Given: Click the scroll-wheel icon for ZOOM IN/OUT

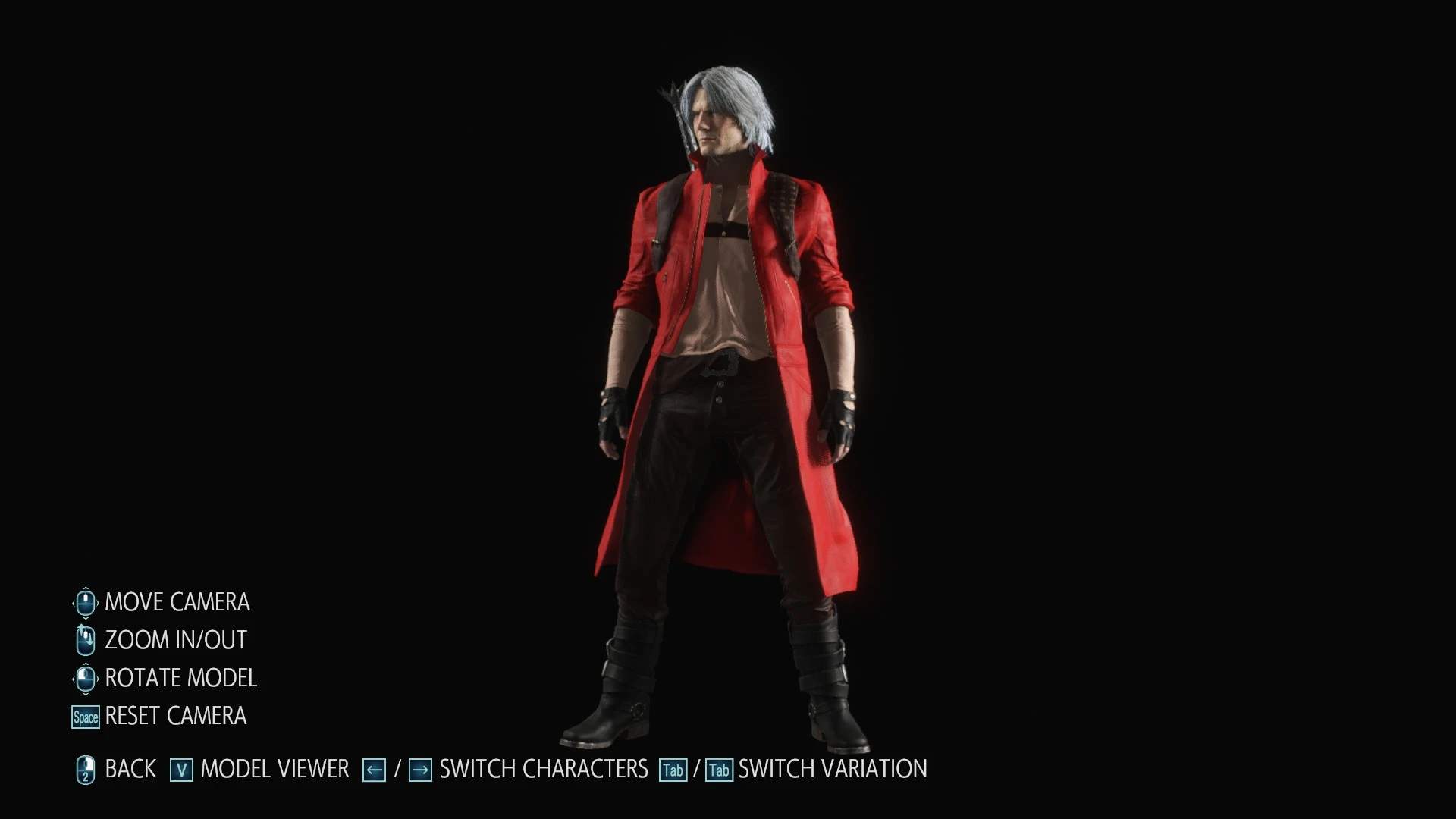Looking at the screenshot, I should (84, 639).
